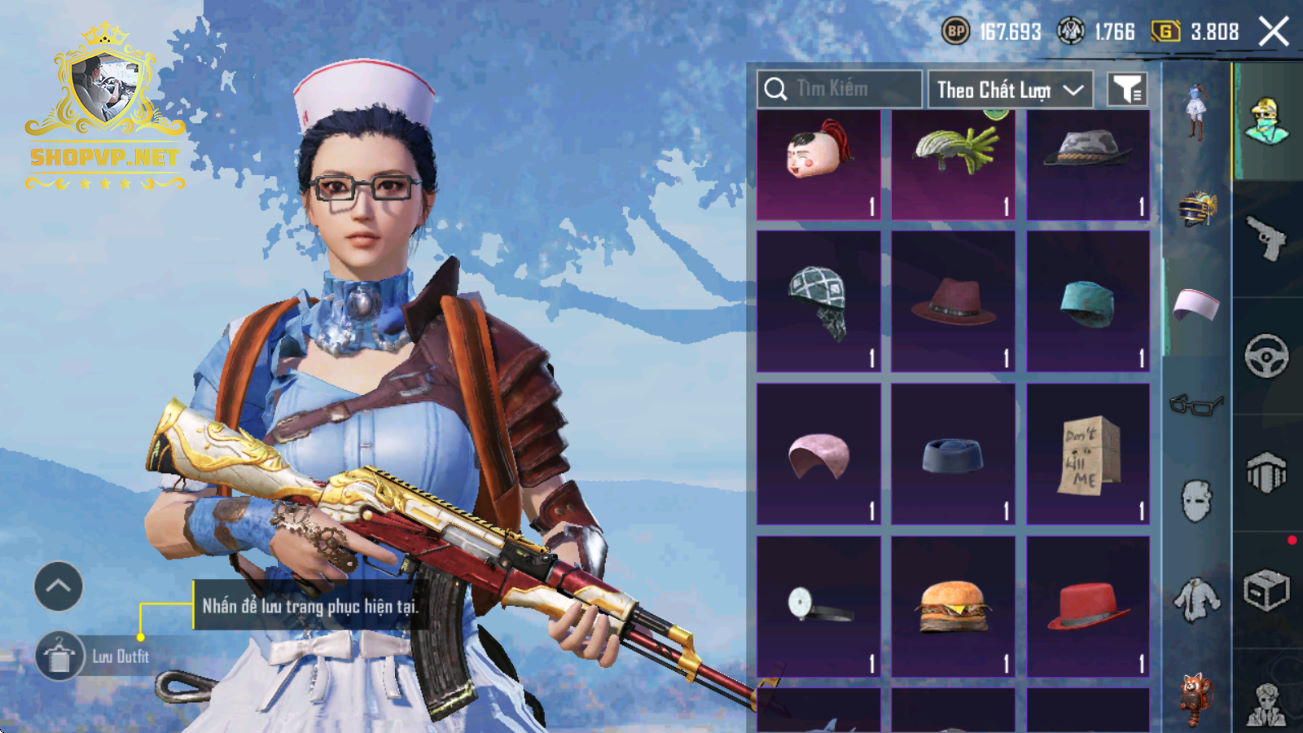Expand the up-arrow circle button
Screen dimensions: 1303x733
(58, 587)
